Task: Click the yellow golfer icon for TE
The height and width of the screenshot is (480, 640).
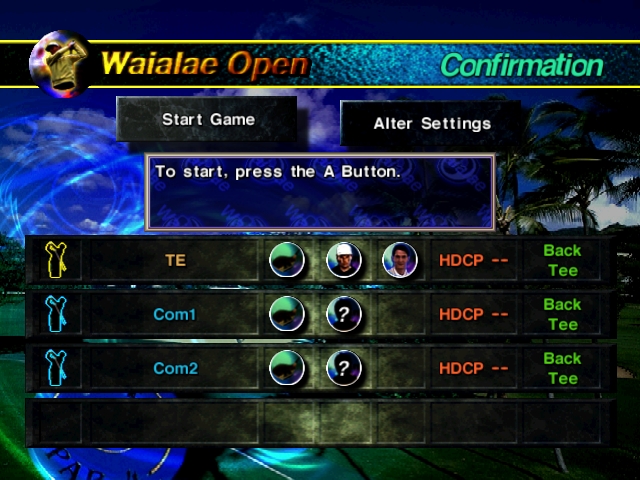Action: pos(55,261)
